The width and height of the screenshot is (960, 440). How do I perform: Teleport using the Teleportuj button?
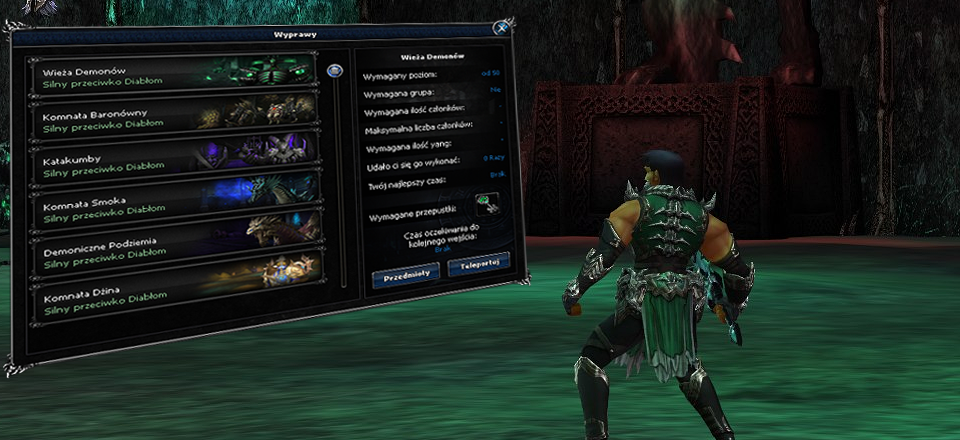[478, 265]
